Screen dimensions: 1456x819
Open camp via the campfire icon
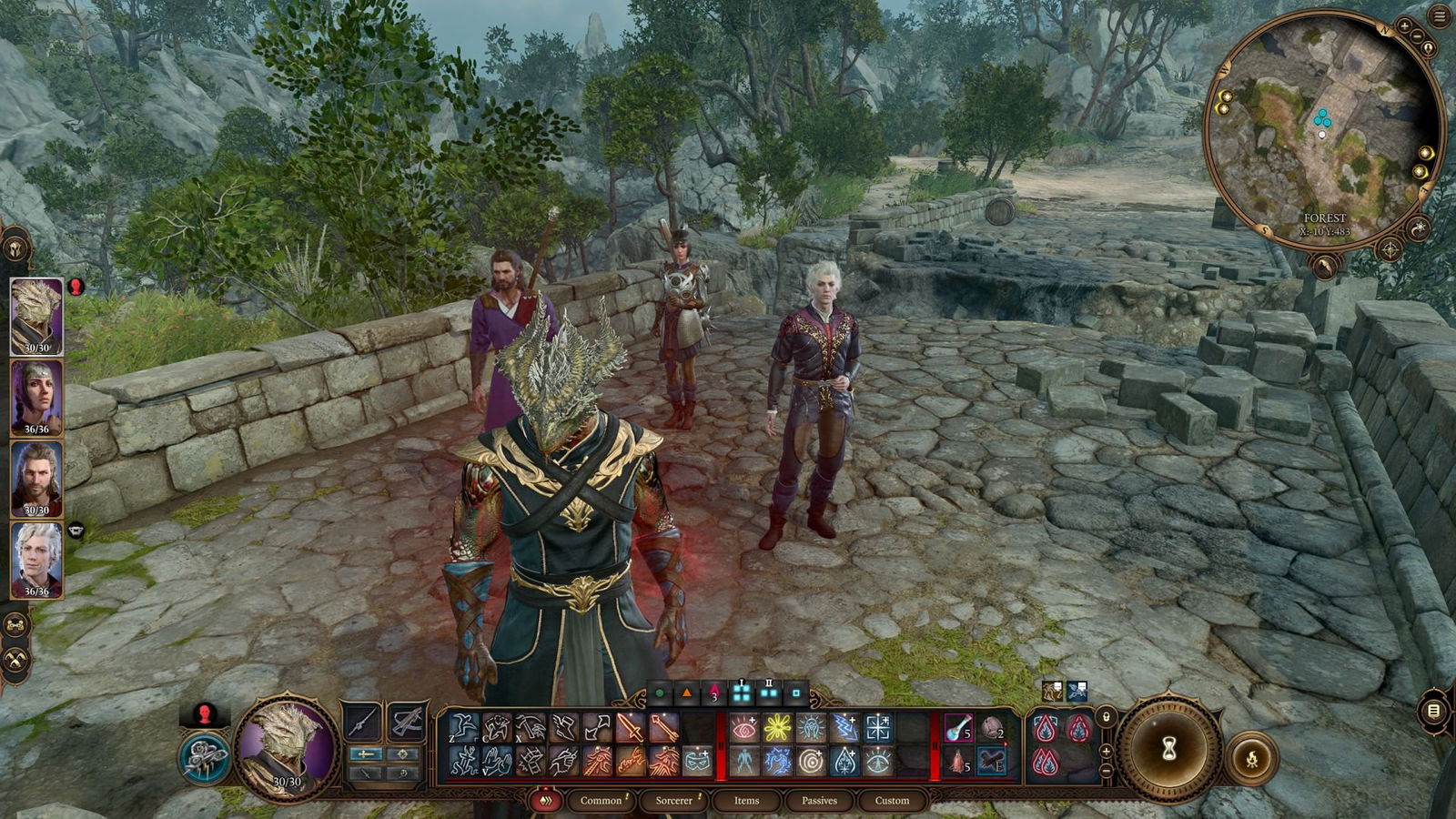pyautogui.click(x=1252, y=758)
